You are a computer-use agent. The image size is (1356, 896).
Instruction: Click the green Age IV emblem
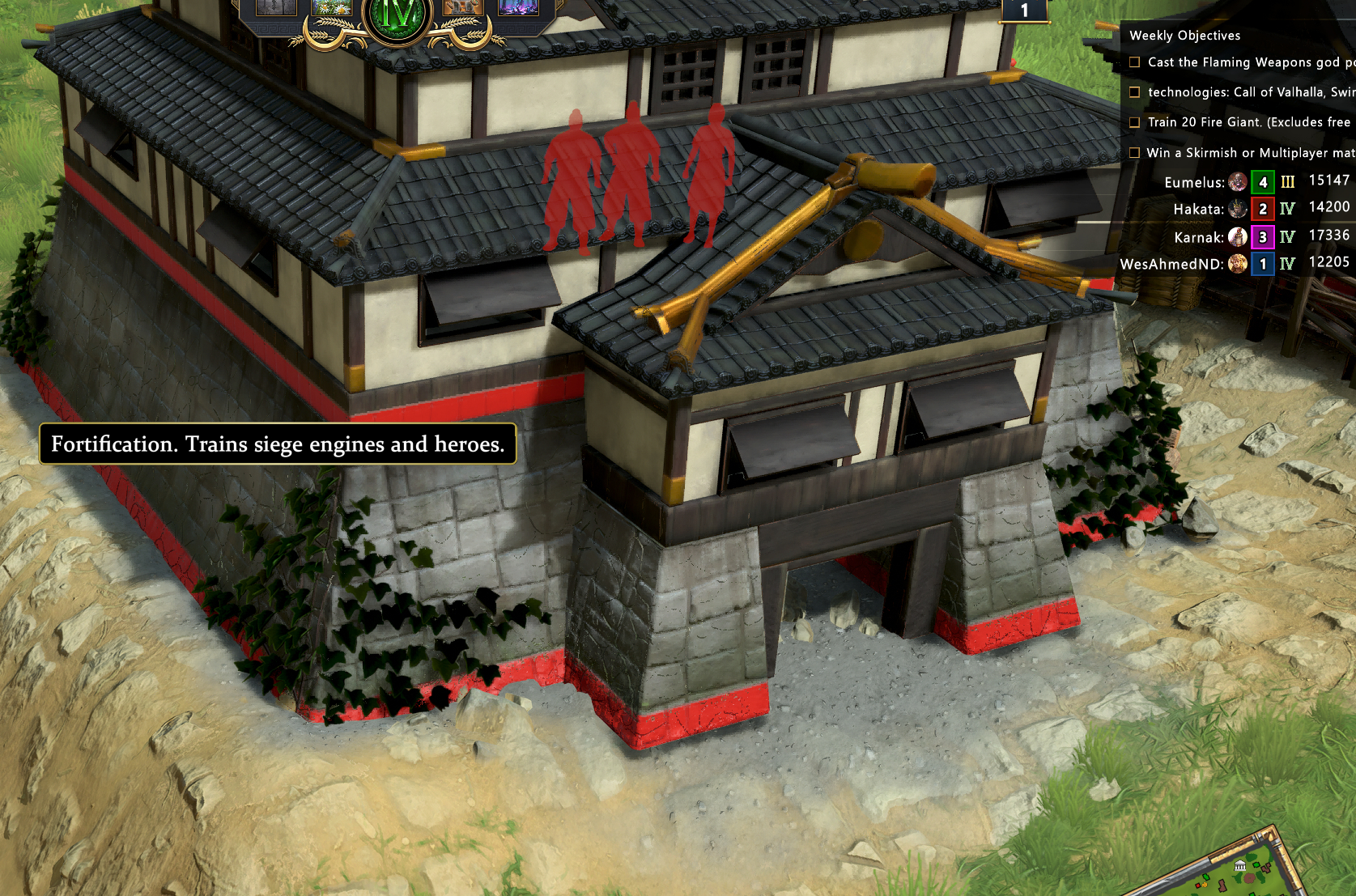tap(396, 15)
